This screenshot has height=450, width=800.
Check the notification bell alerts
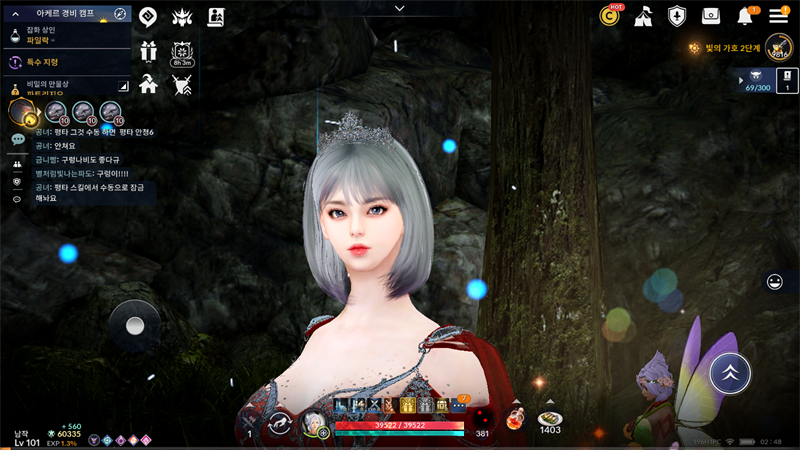click(745, 16)
